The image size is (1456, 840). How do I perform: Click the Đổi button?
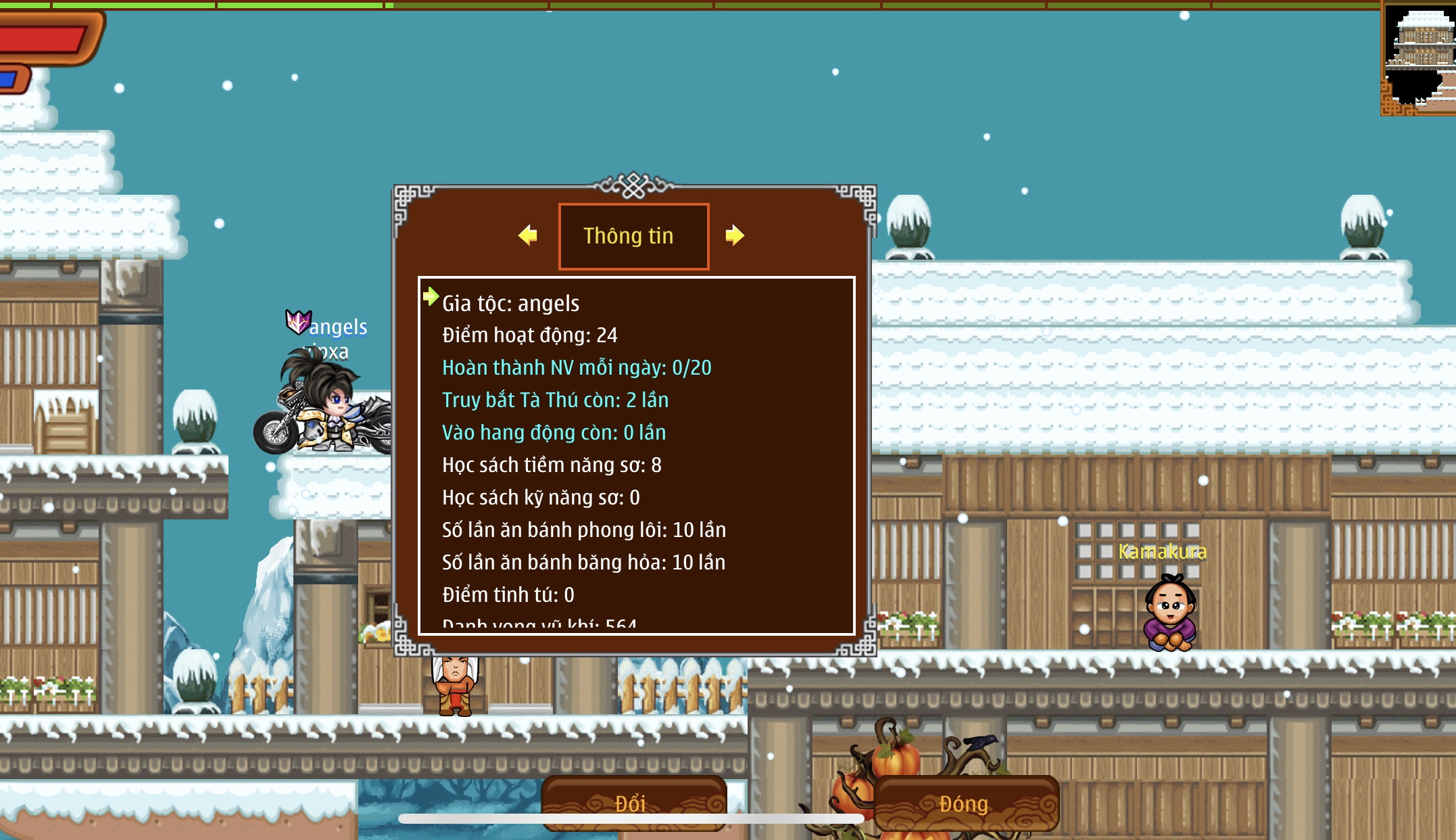tap(633, 802)
